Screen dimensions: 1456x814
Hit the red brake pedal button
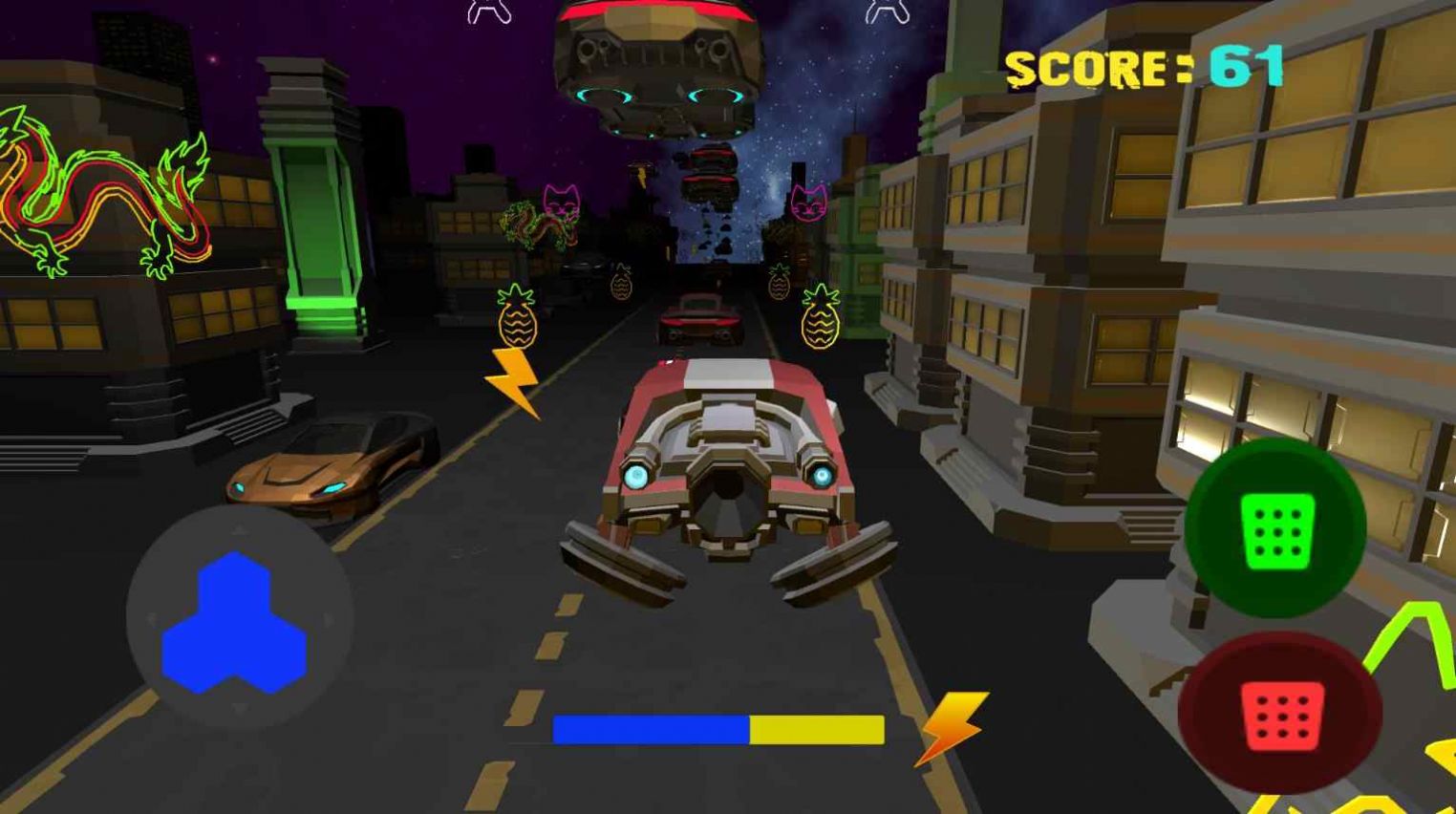pos(1280,713)
